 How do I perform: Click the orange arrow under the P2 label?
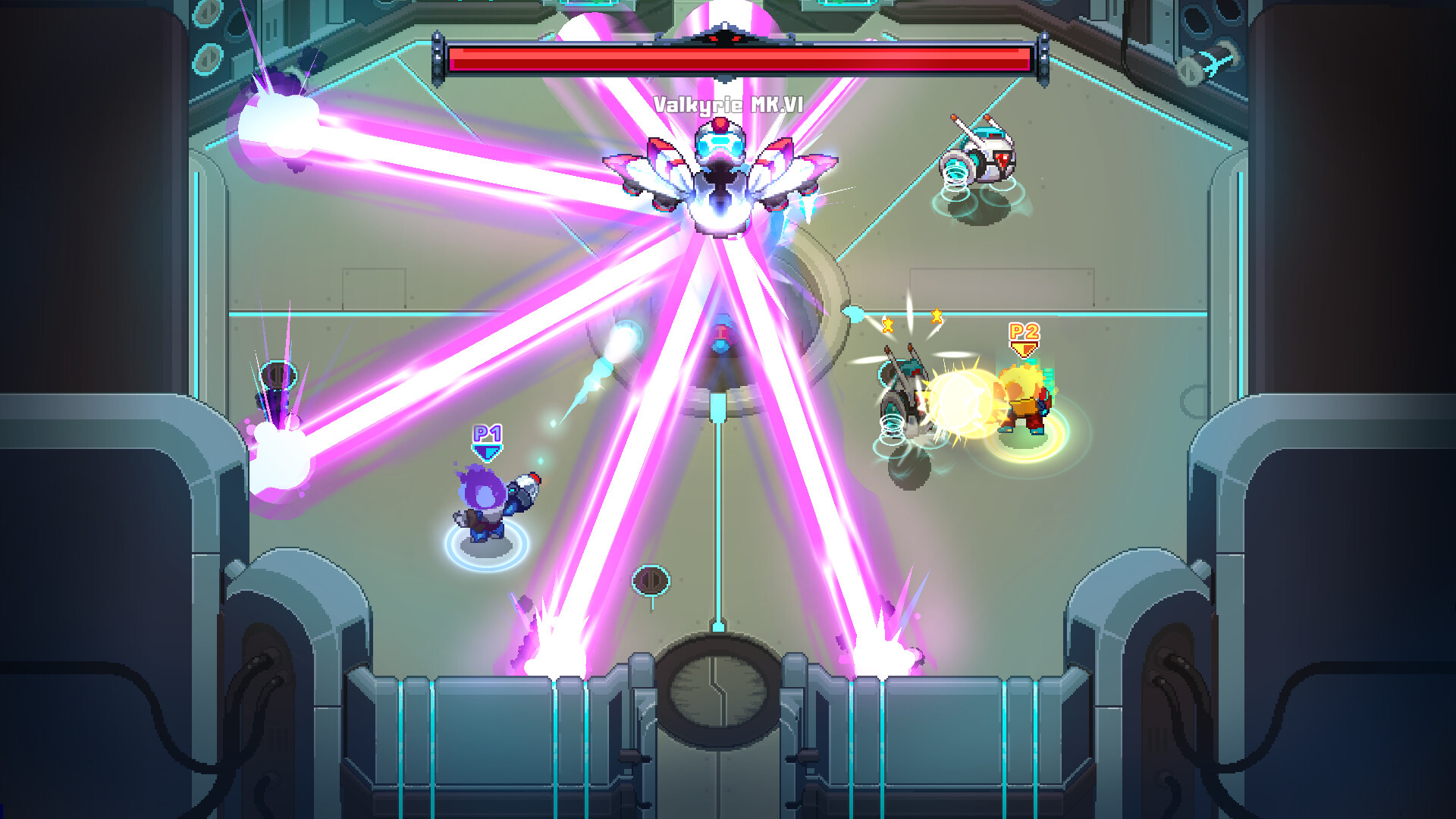(x=1023, y=347)
